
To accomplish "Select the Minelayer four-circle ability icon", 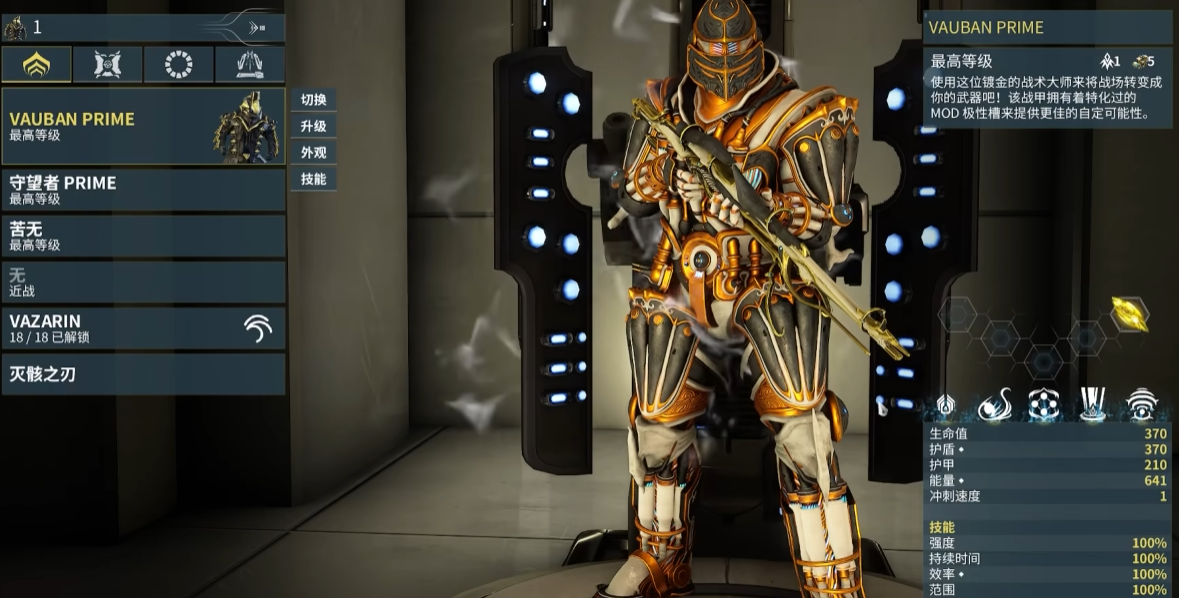I will (x=1043, y=405).
